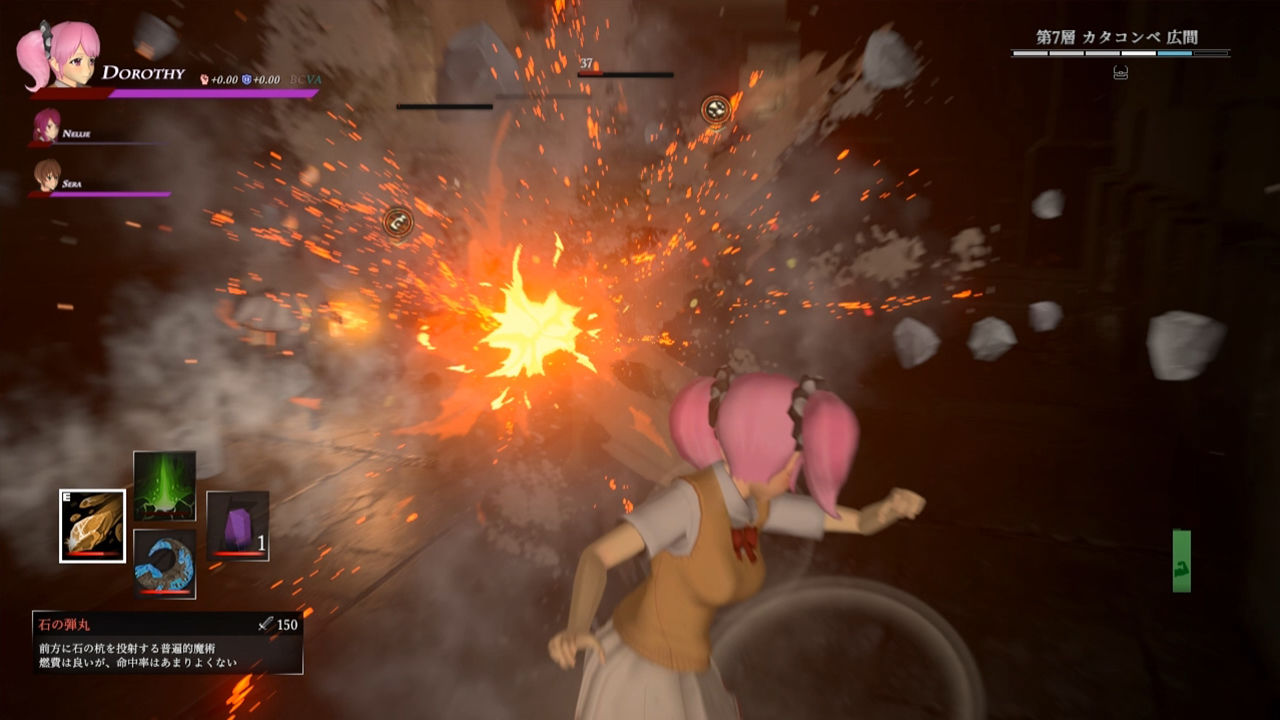Viewport: 1280px width, 720px height.
Task: Choose the blue stone ring spell icon
Action: click(164, 564)
